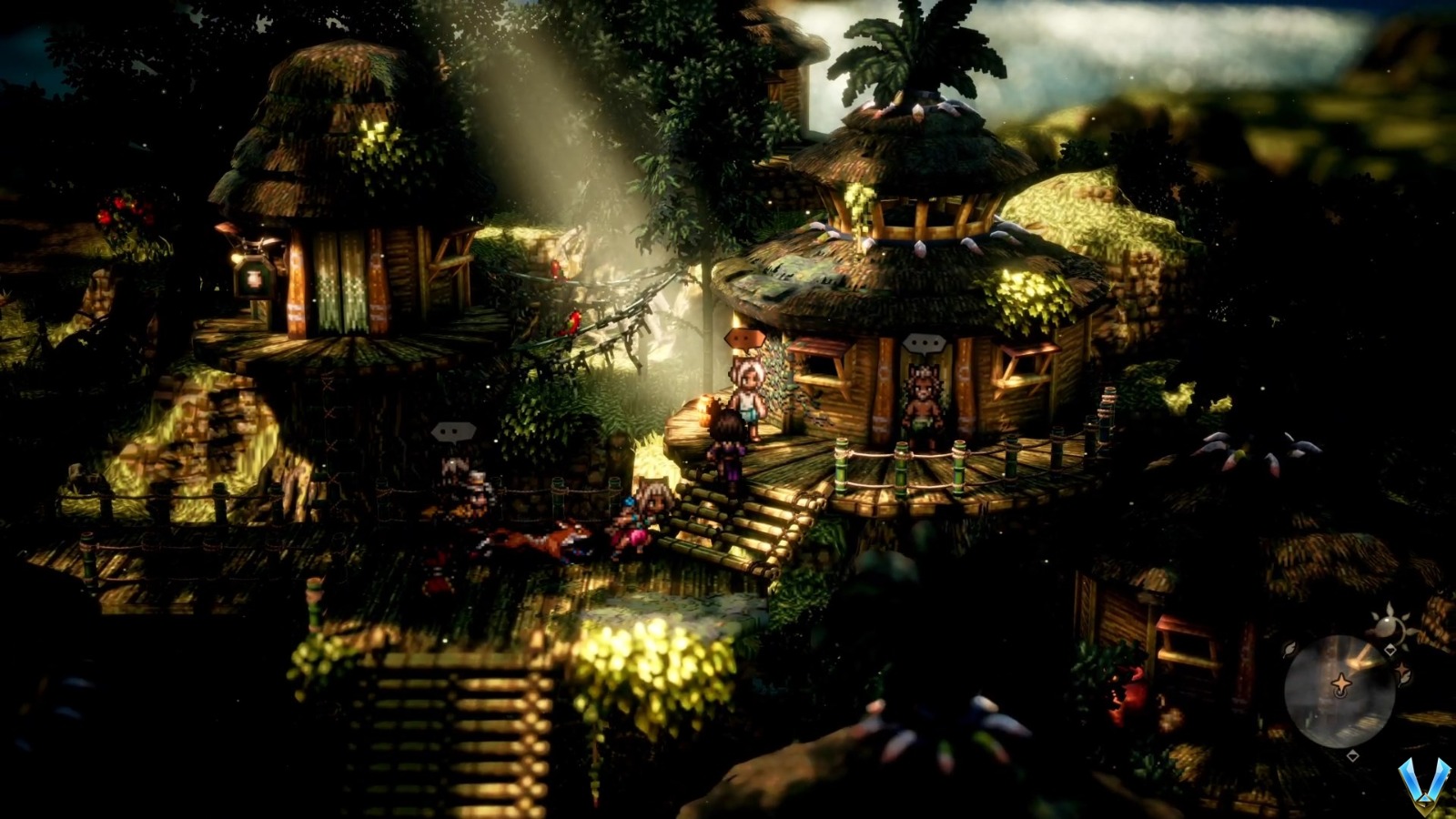Select the leaf icon left of the minimap

(x=1289, y=649)
